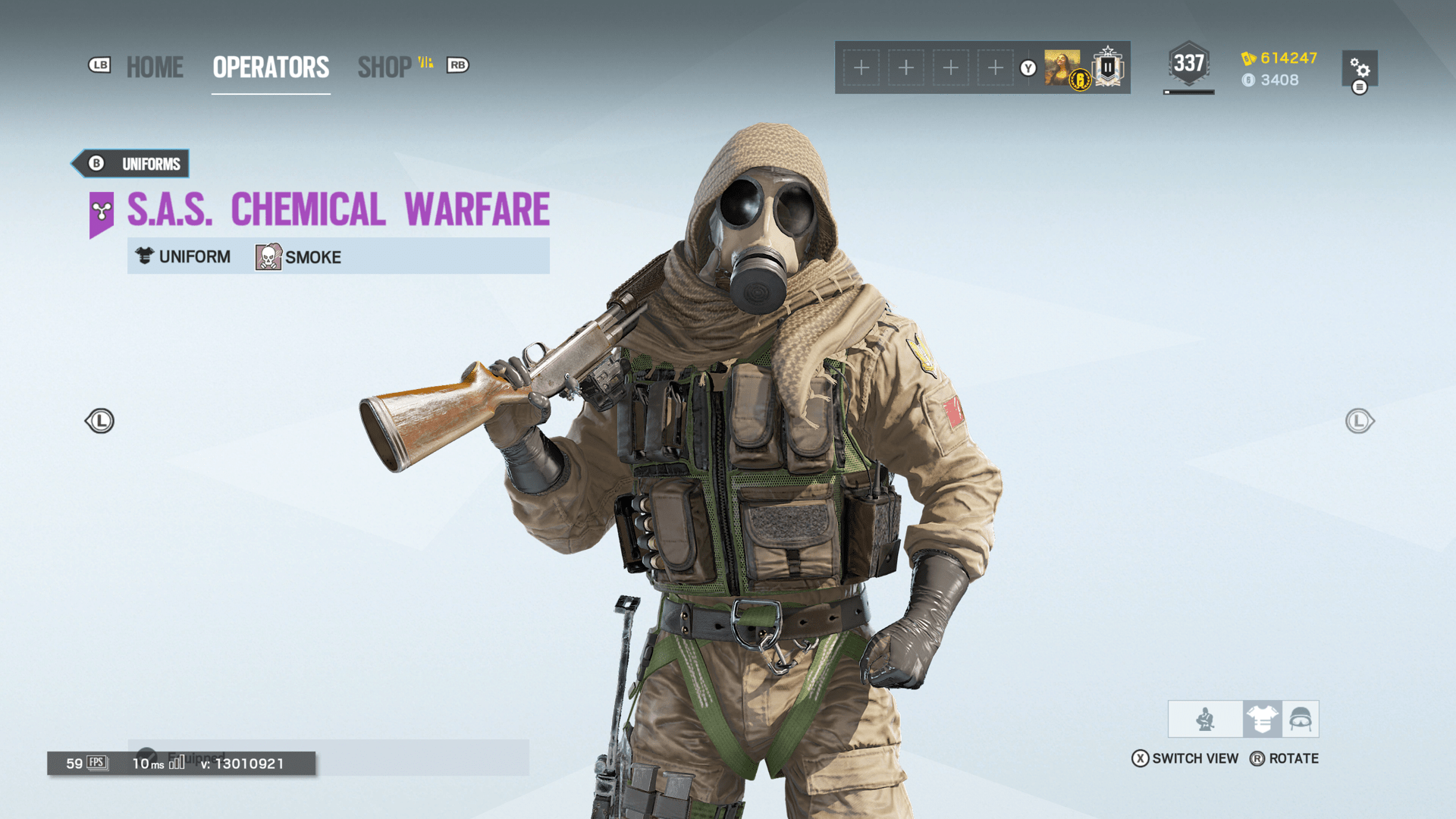The image size is (1456, 819).
Task: Select the operator figure view icon
Action: 1204,719
